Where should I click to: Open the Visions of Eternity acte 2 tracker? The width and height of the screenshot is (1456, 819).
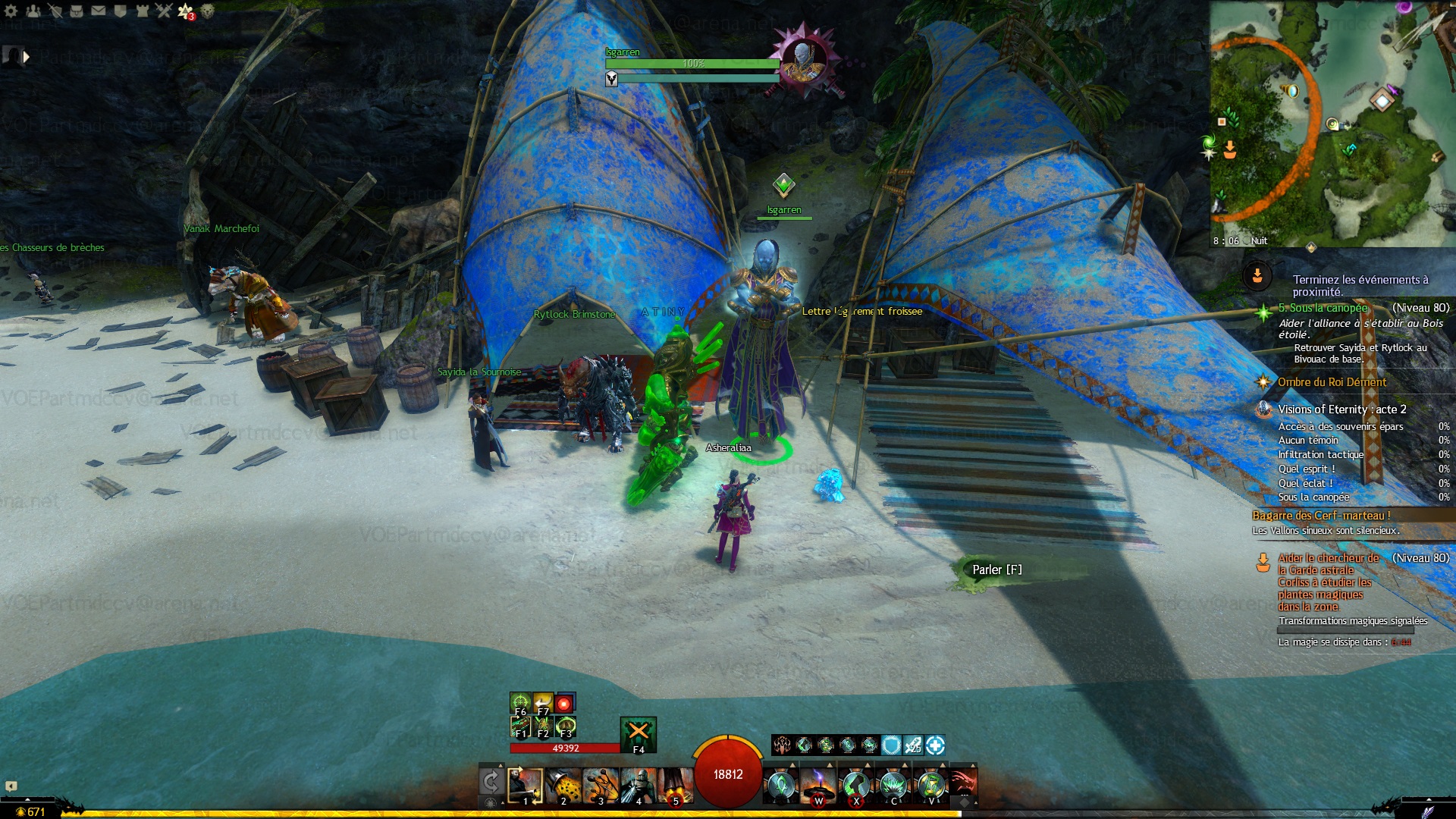(1341, 409)
